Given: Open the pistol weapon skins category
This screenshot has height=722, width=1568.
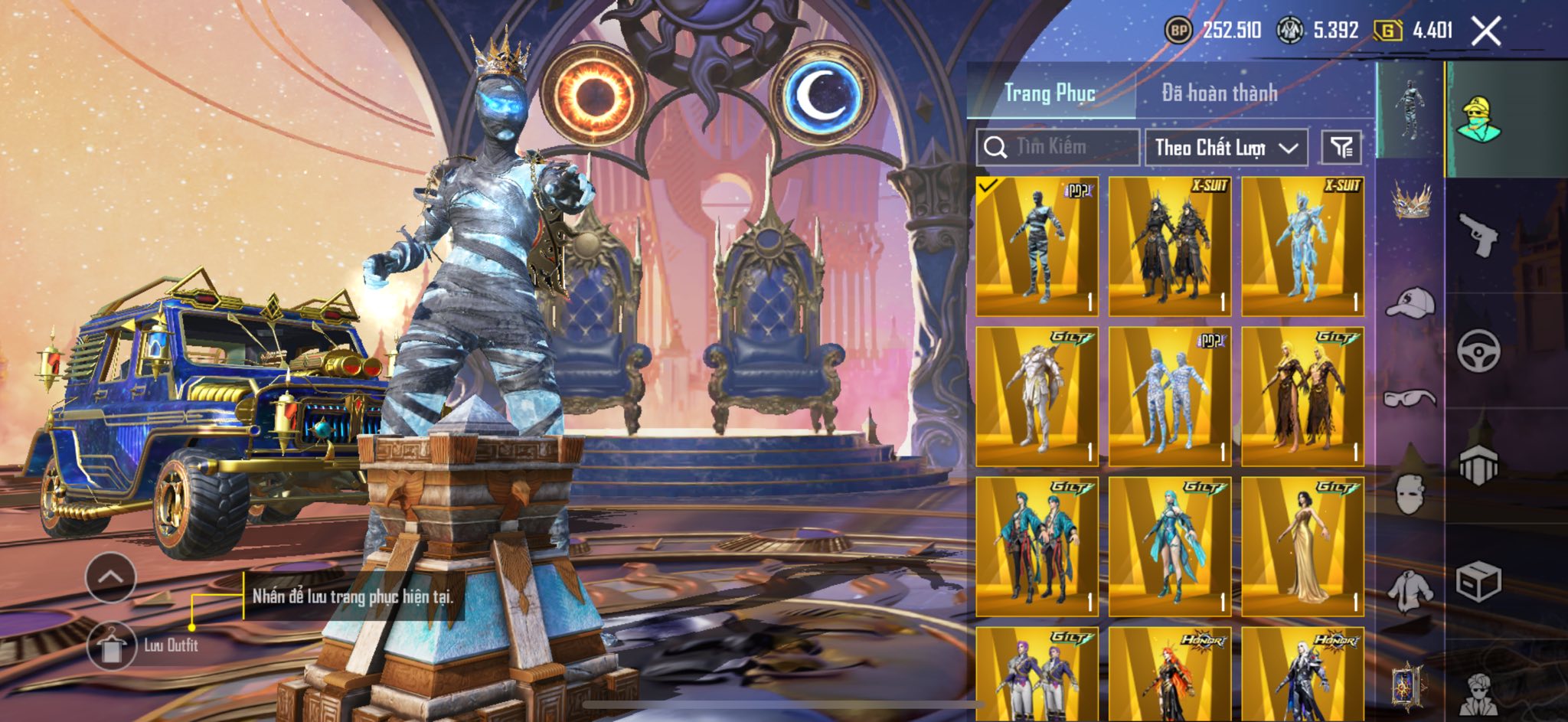Looking at the screenshot, I should tap(1478, 234).
